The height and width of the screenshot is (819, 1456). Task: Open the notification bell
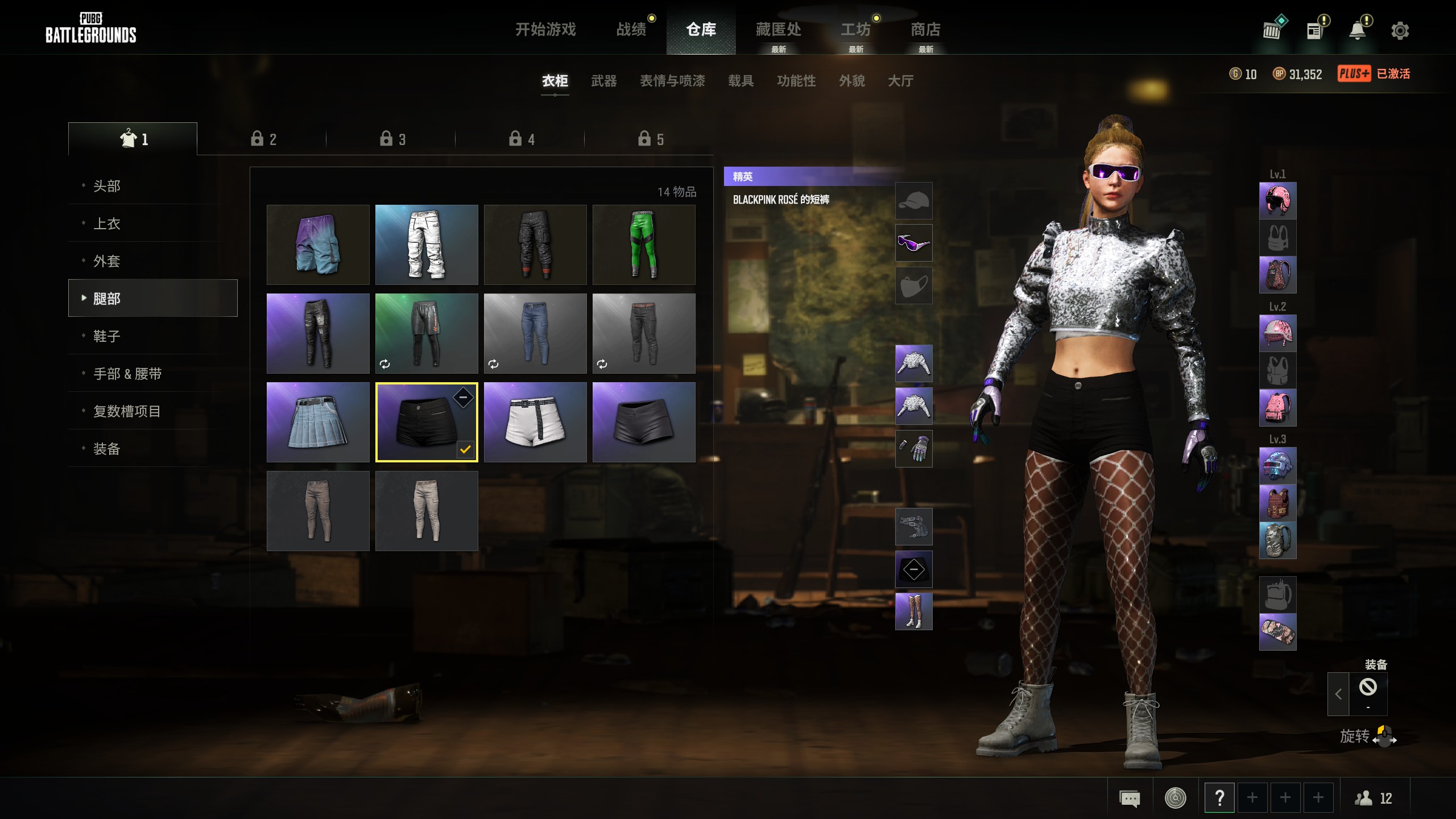[x=1359, y=30]
